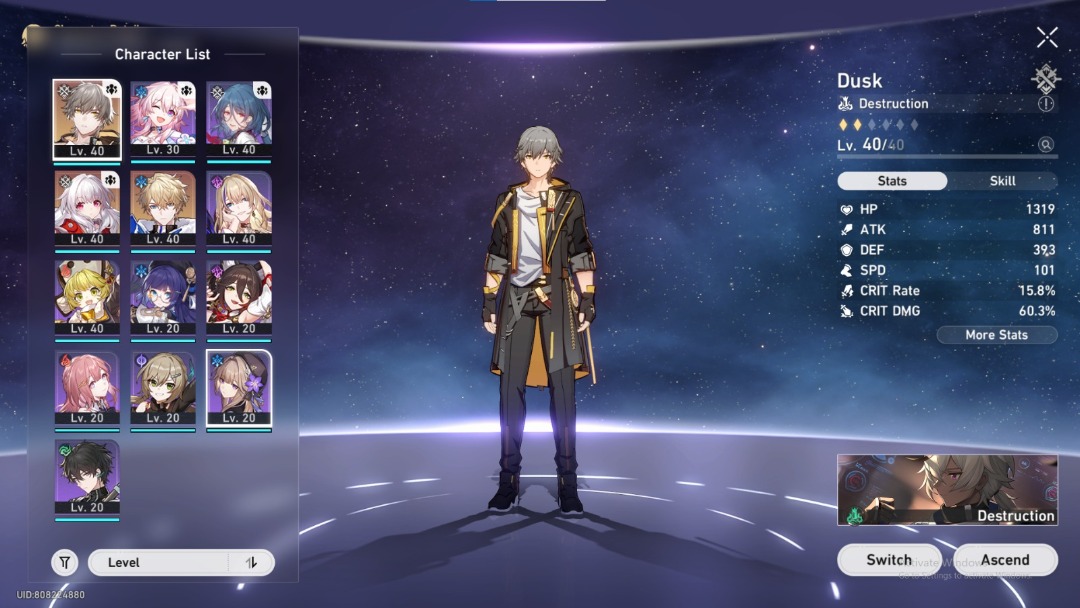
Task: Open More Stats
Action: [x=996, y=335]
